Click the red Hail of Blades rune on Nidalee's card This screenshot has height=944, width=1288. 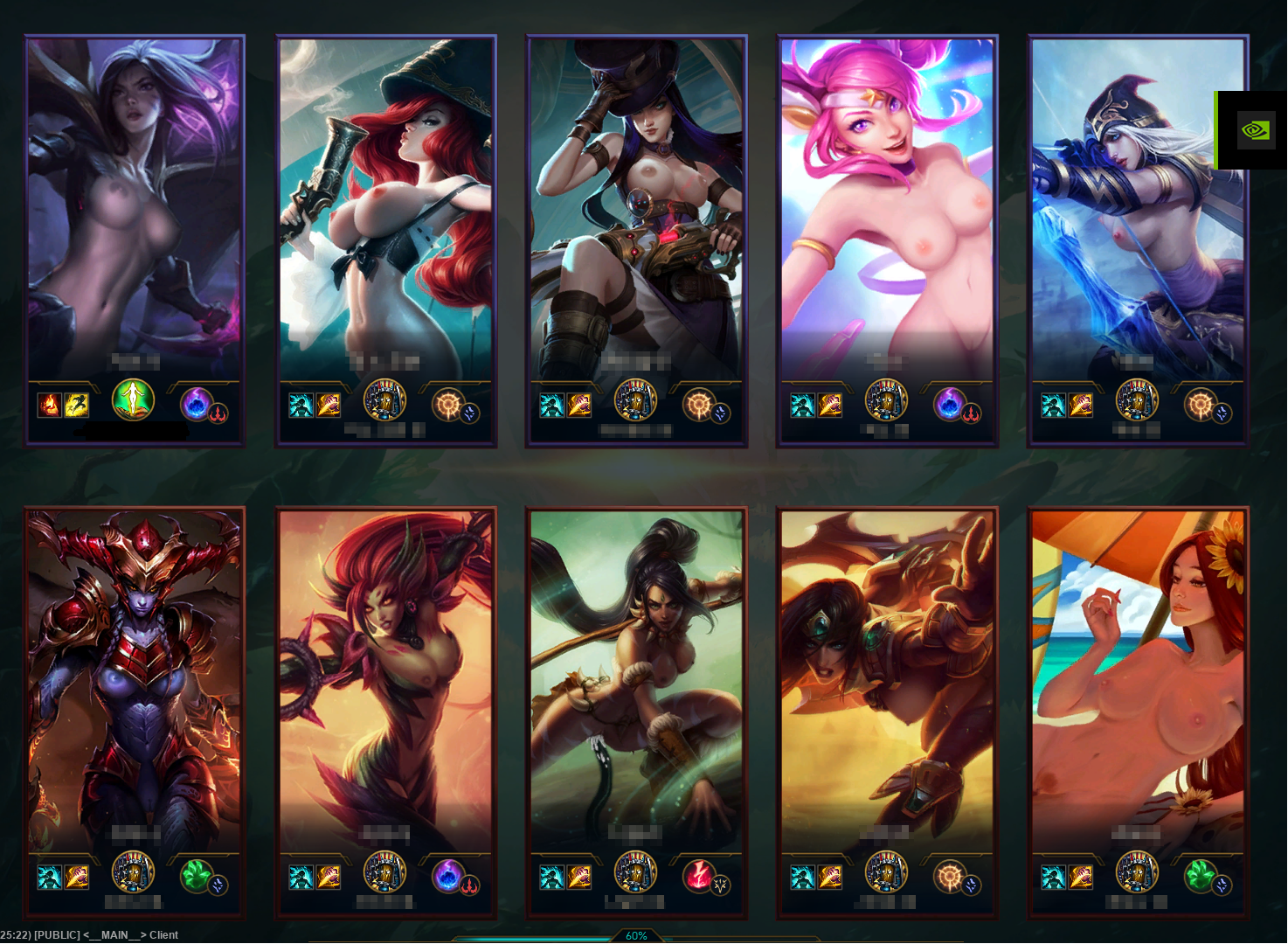click(697, 878)
